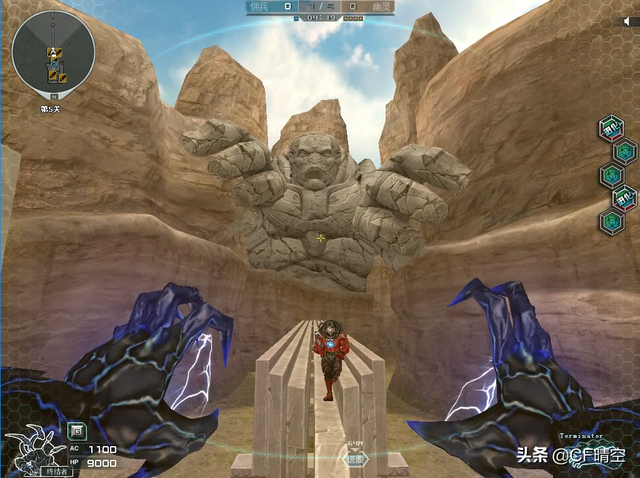Activate the green G skill icon
Screen dimensions: 640x478
76,432
